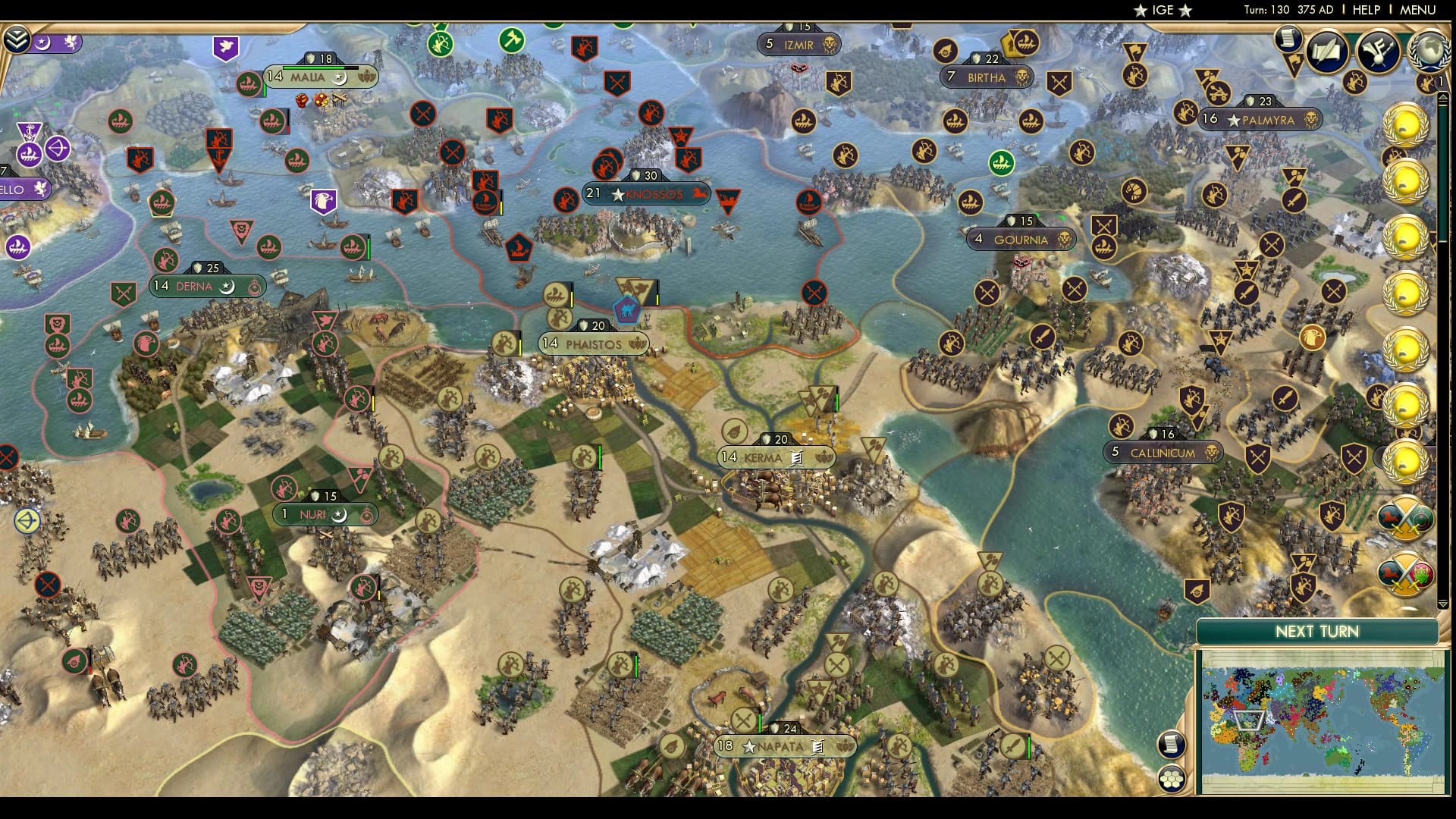The image size is (1456, 819).
Task: Open the diplomacy horn icon
Action: click(1378, 52)
